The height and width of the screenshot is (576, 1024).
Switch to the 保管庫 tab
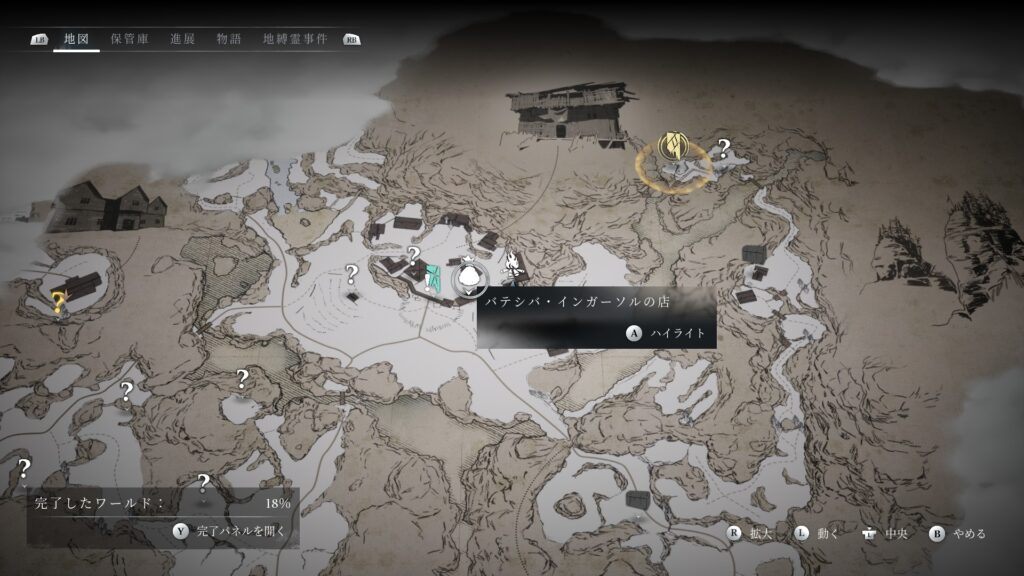tap(130, 39)
